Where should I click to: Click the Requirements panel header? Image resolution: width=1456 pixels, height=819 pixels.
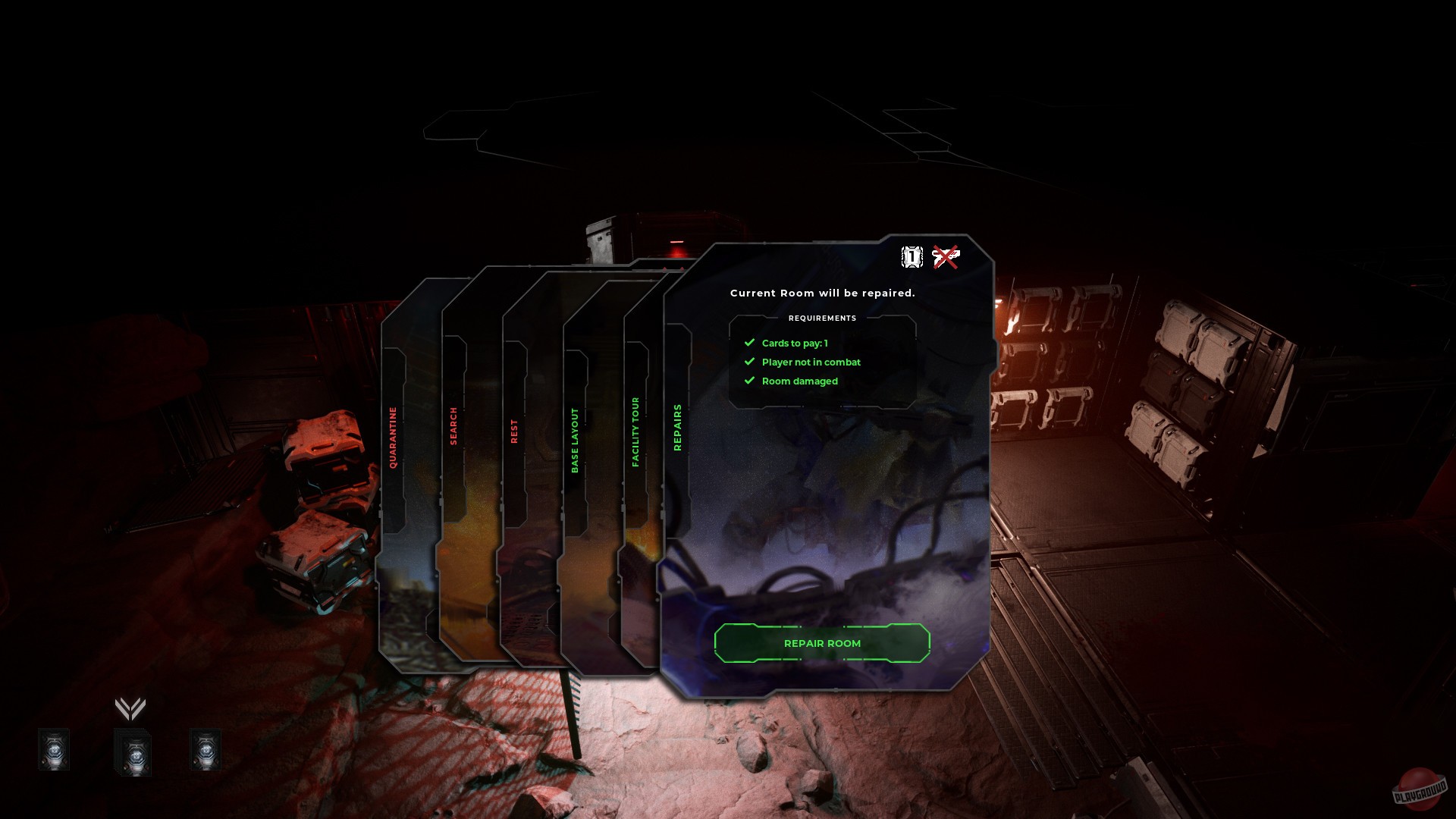(822, 318)
